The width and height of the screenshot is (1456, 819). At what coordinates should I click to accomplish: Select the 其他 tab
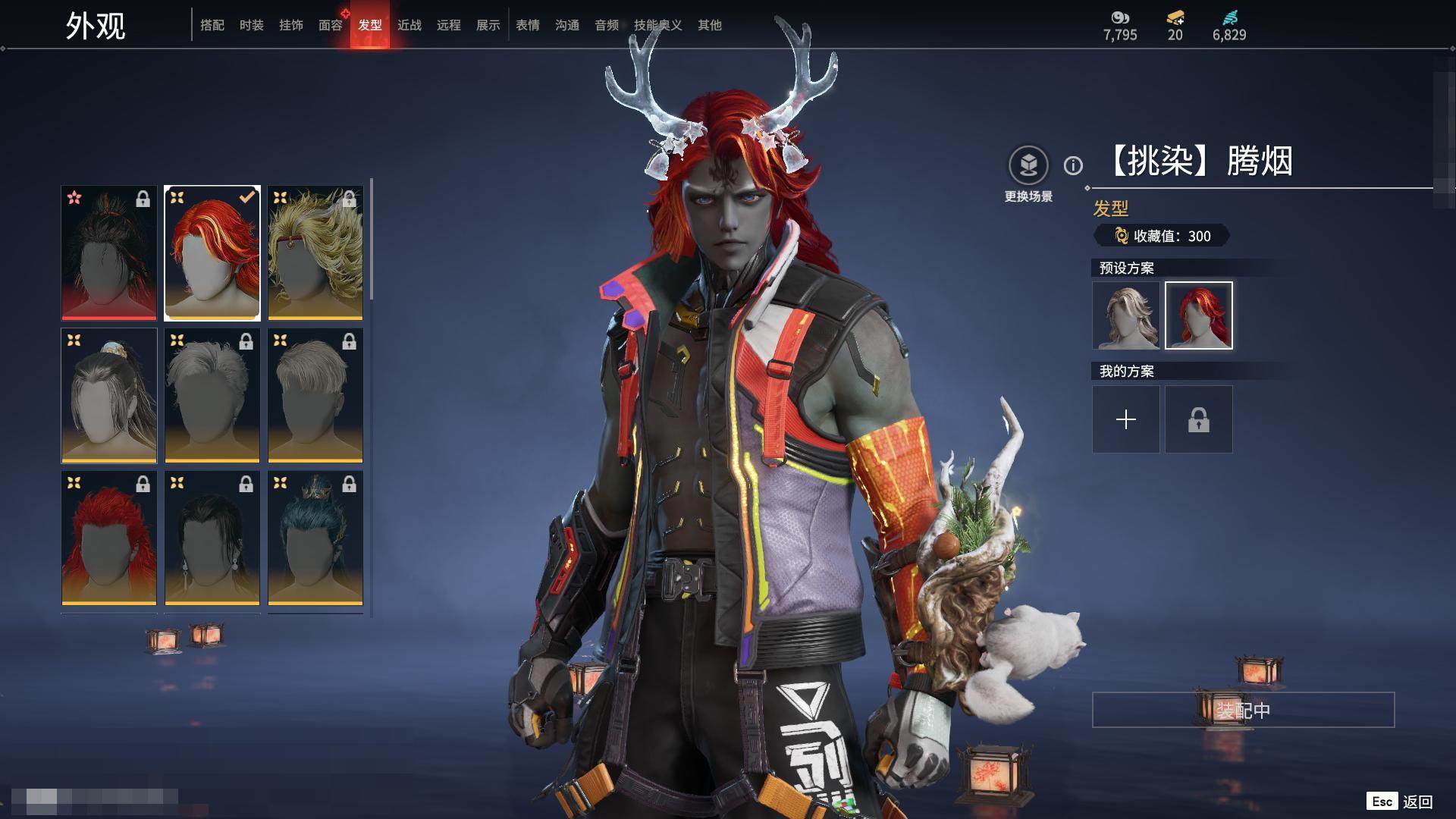pos(710,25)
